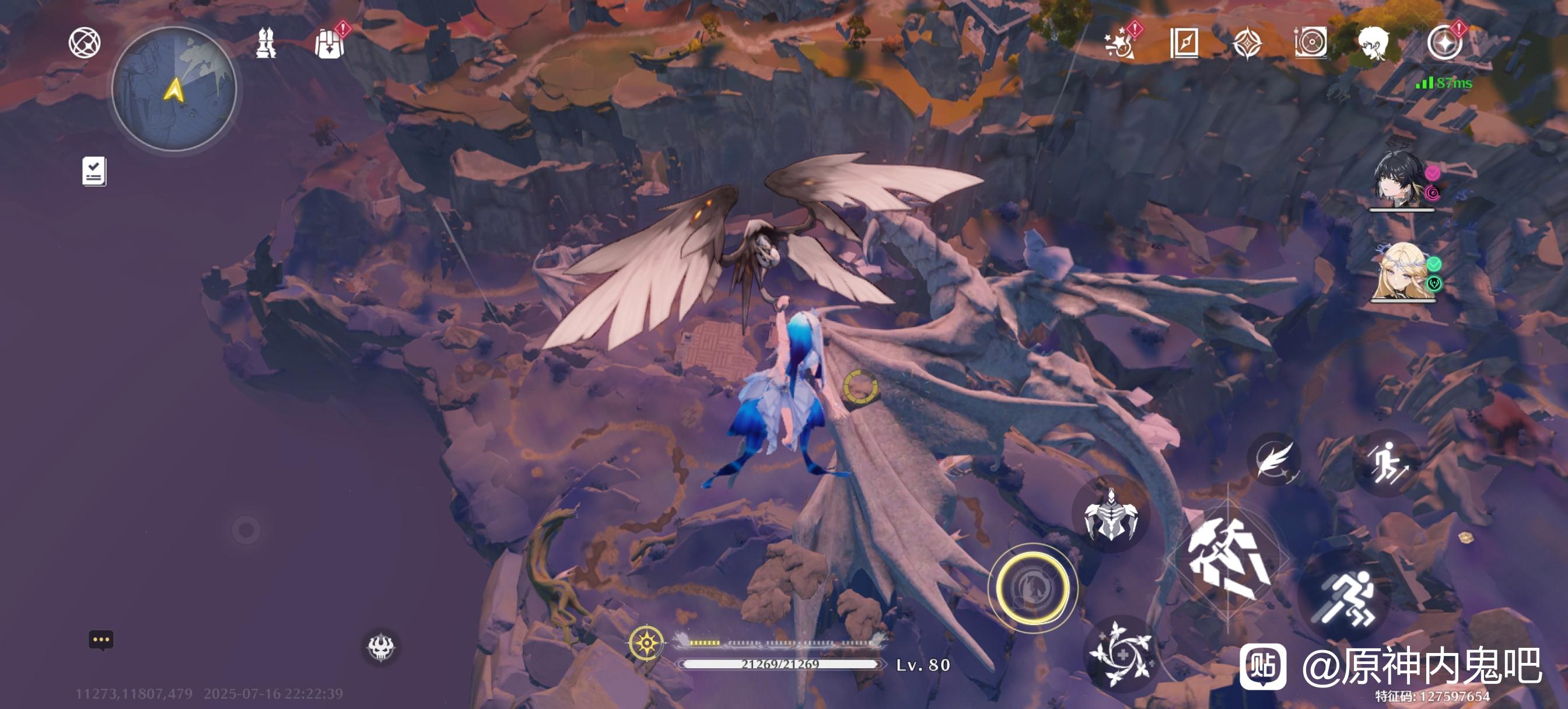
Task: Open the circled star icon with alert
Action: click(x=1444, y=43)
